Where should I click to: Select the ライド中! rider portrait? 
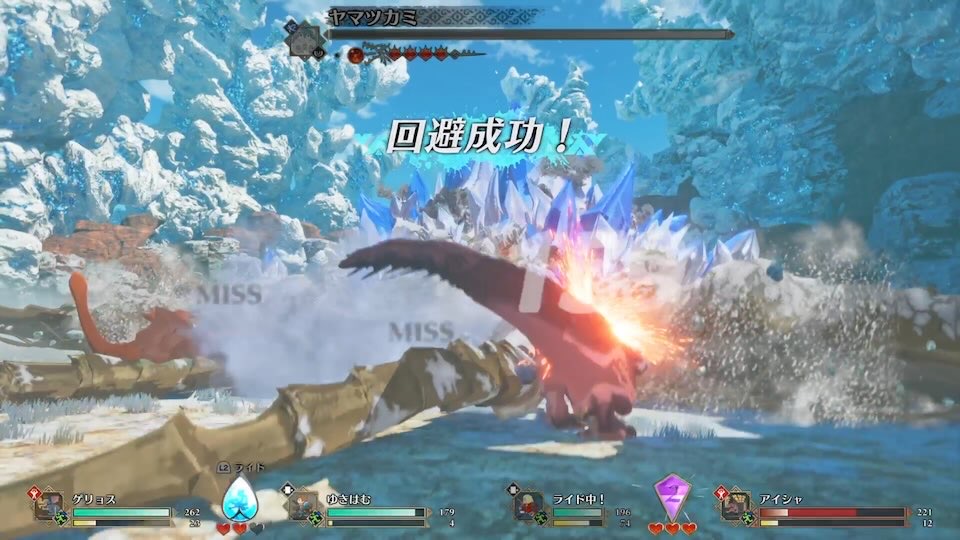[528, 506]
